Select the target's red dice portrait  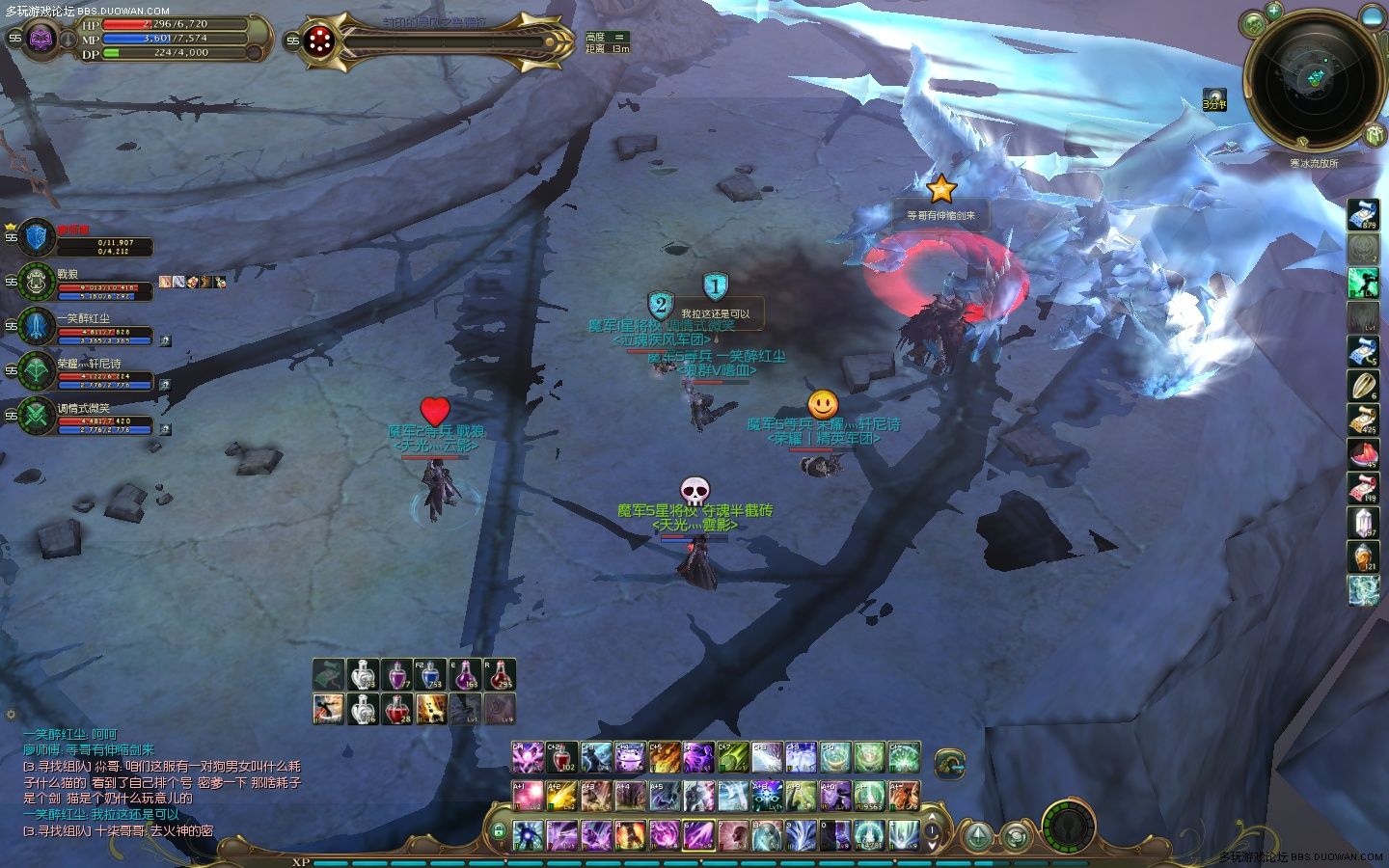click(318, 41)
